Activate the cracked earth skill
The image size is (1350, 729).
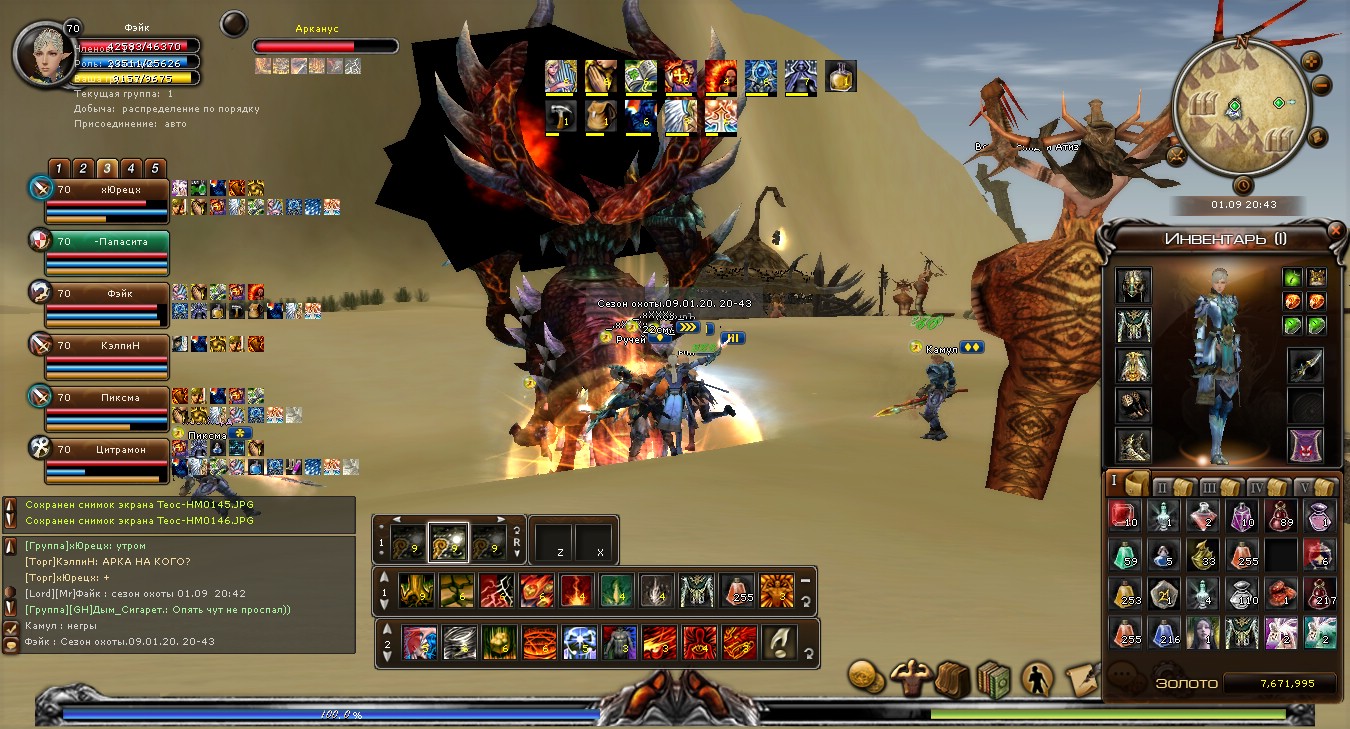[456, 591]
